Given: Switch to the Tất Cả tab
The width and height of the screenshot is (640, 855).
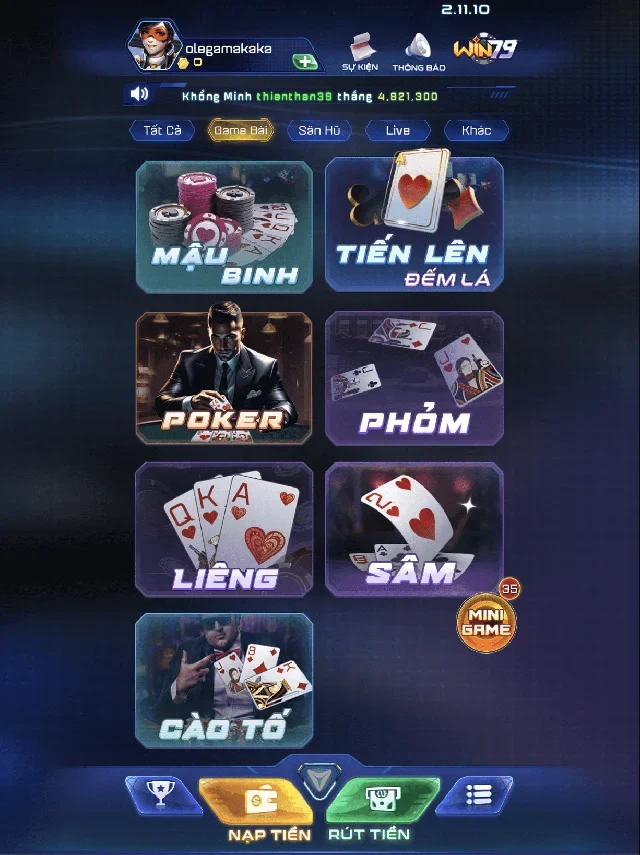Looking at the screenshot, I should pos(161,131).
